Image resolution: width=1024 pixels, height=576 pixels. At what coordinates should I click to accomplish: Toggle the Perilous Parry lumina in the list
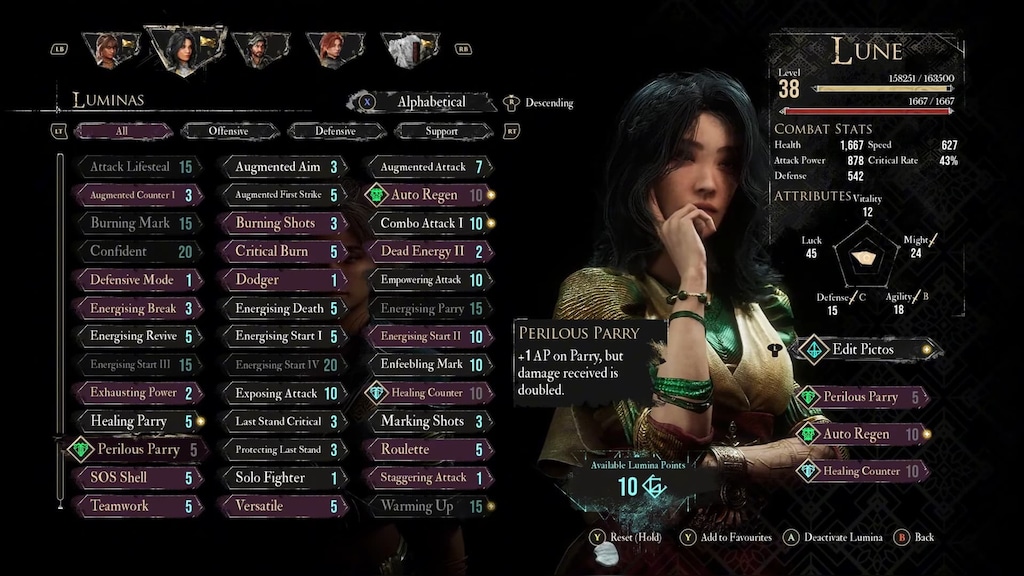(x=137, y=450)
